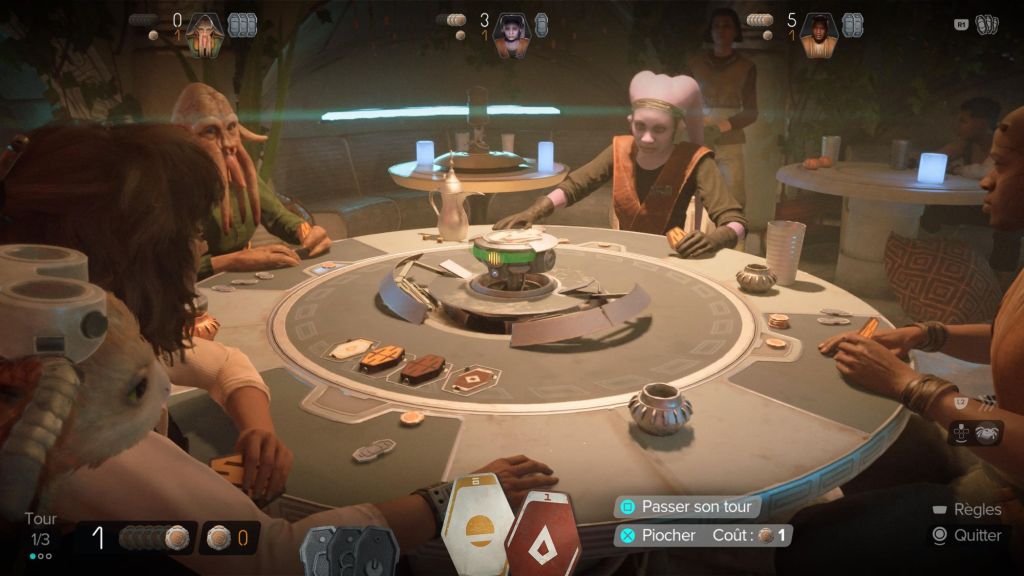Open the Règles rules screen

coord(969,510)
